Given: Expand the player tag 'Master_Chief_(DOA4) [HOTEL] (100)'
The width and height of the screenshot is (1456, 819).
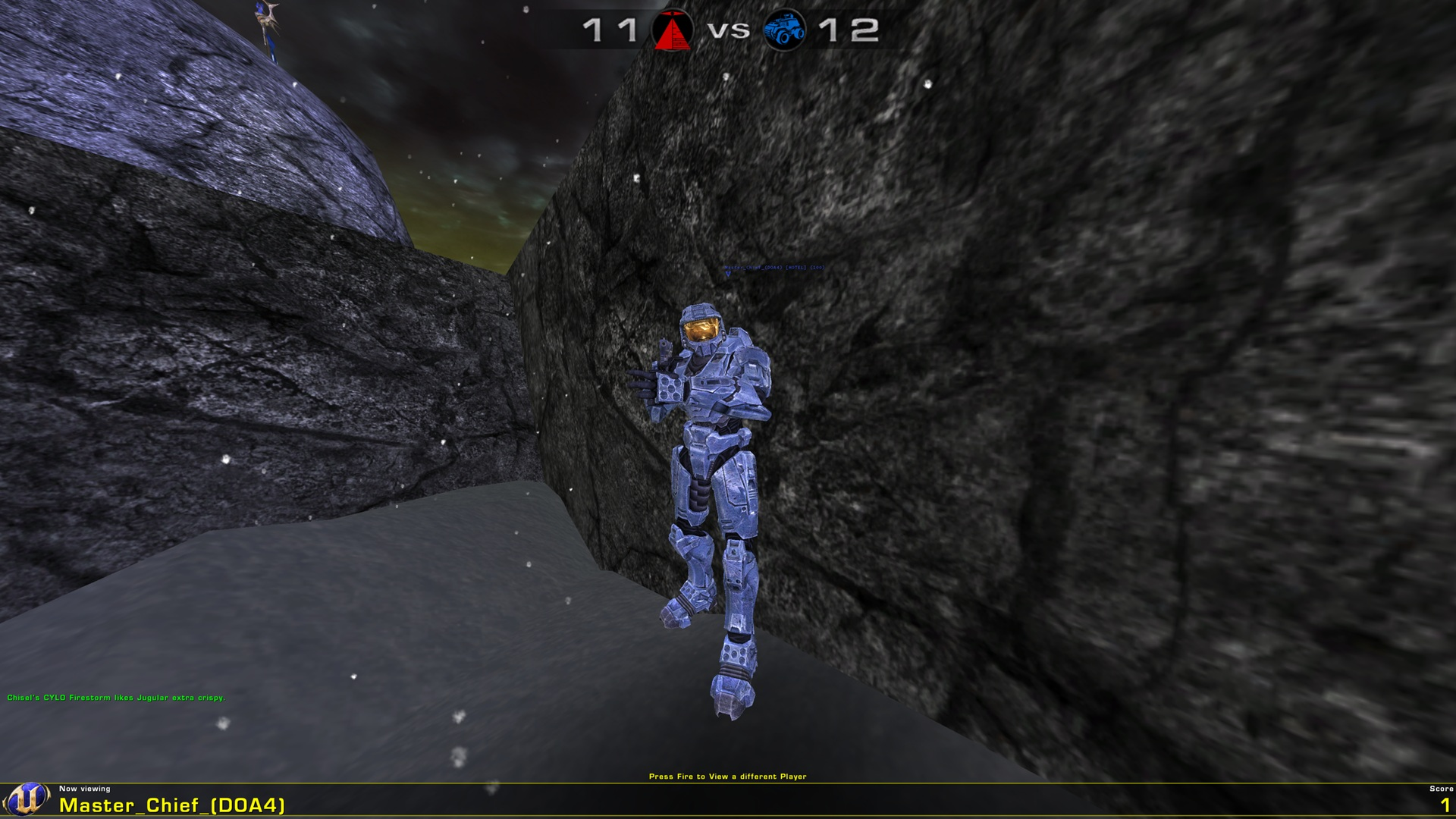Looking at the screenshot, I should coord(773,267).
